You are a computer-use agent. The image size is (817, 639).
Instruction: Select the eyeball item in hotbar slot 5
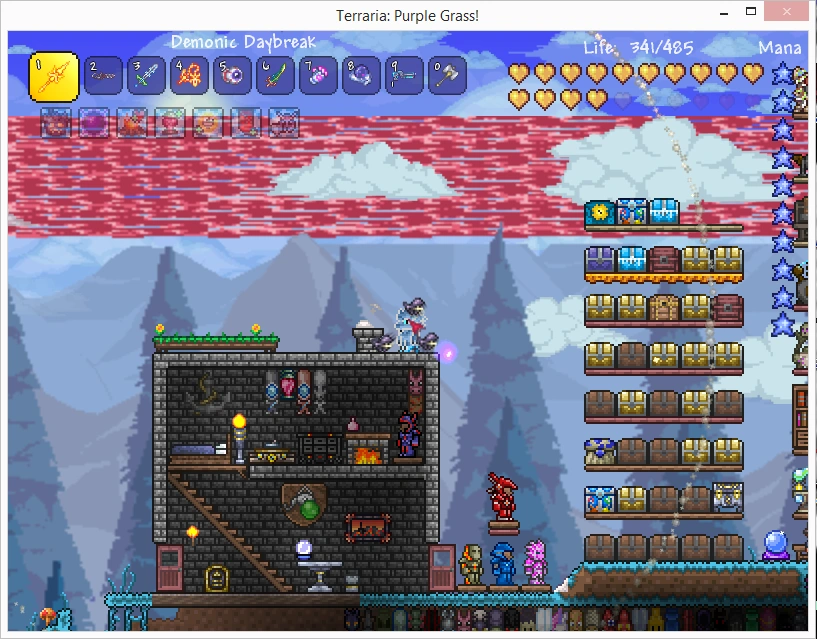point(232,75)
